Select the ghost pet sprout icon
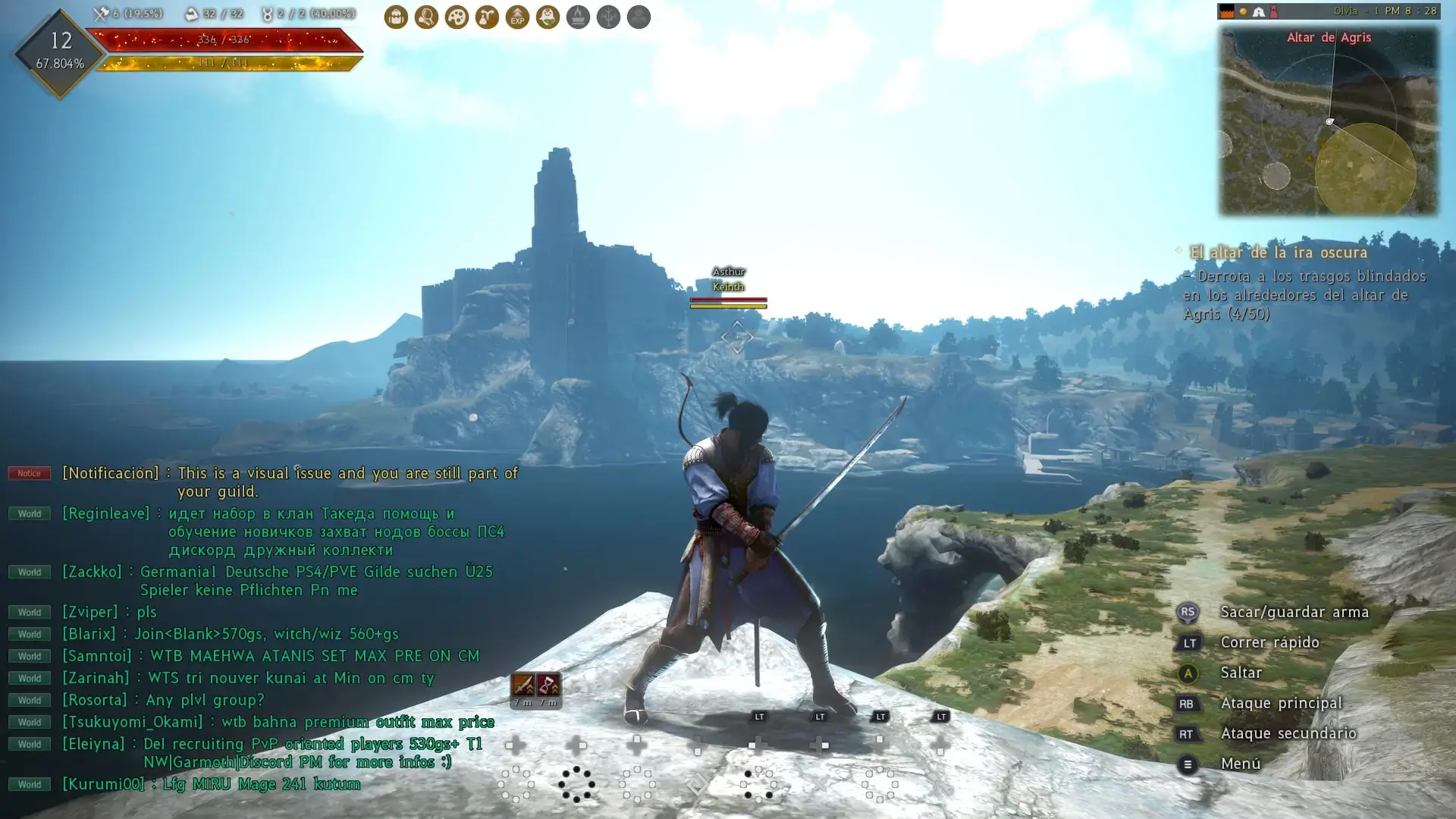The width and height of the screenshot is (1456, 819). pos(548,17)
